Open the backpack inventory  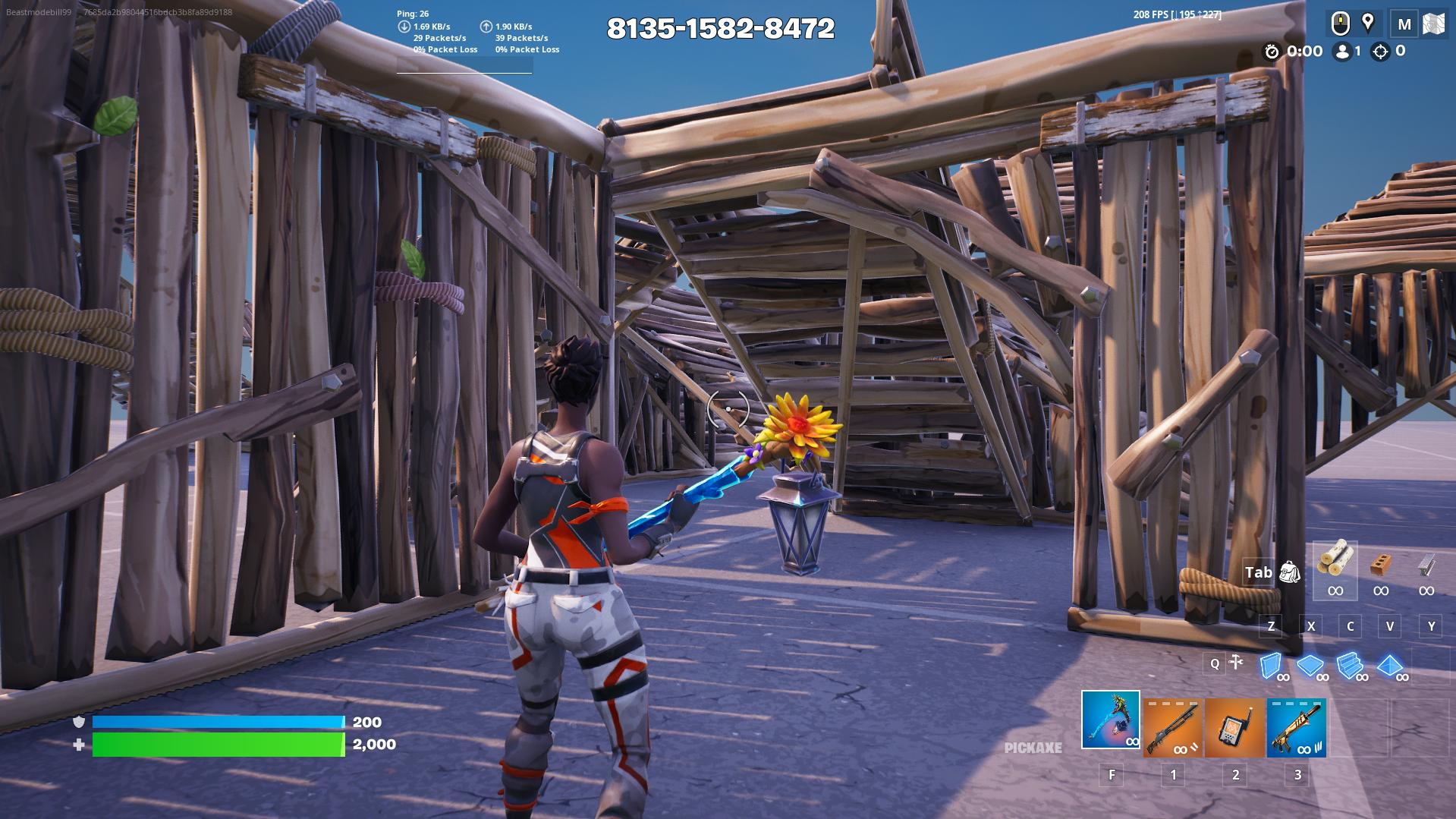(1289, 572)
